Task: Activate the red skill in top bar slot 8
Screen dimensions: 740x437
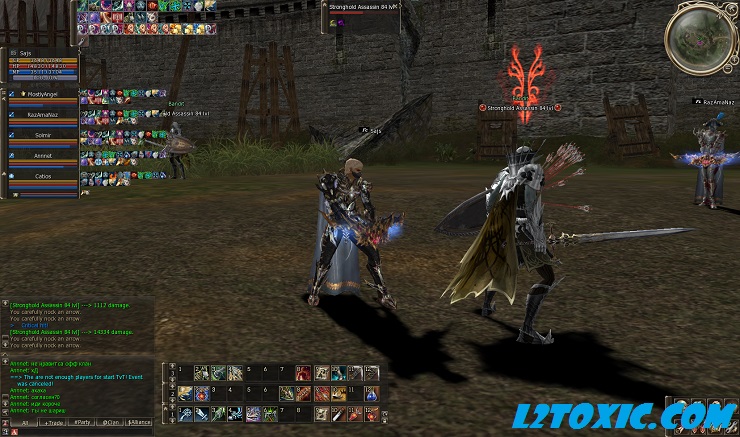Action: pyautogui.click(x=303, y=373)
